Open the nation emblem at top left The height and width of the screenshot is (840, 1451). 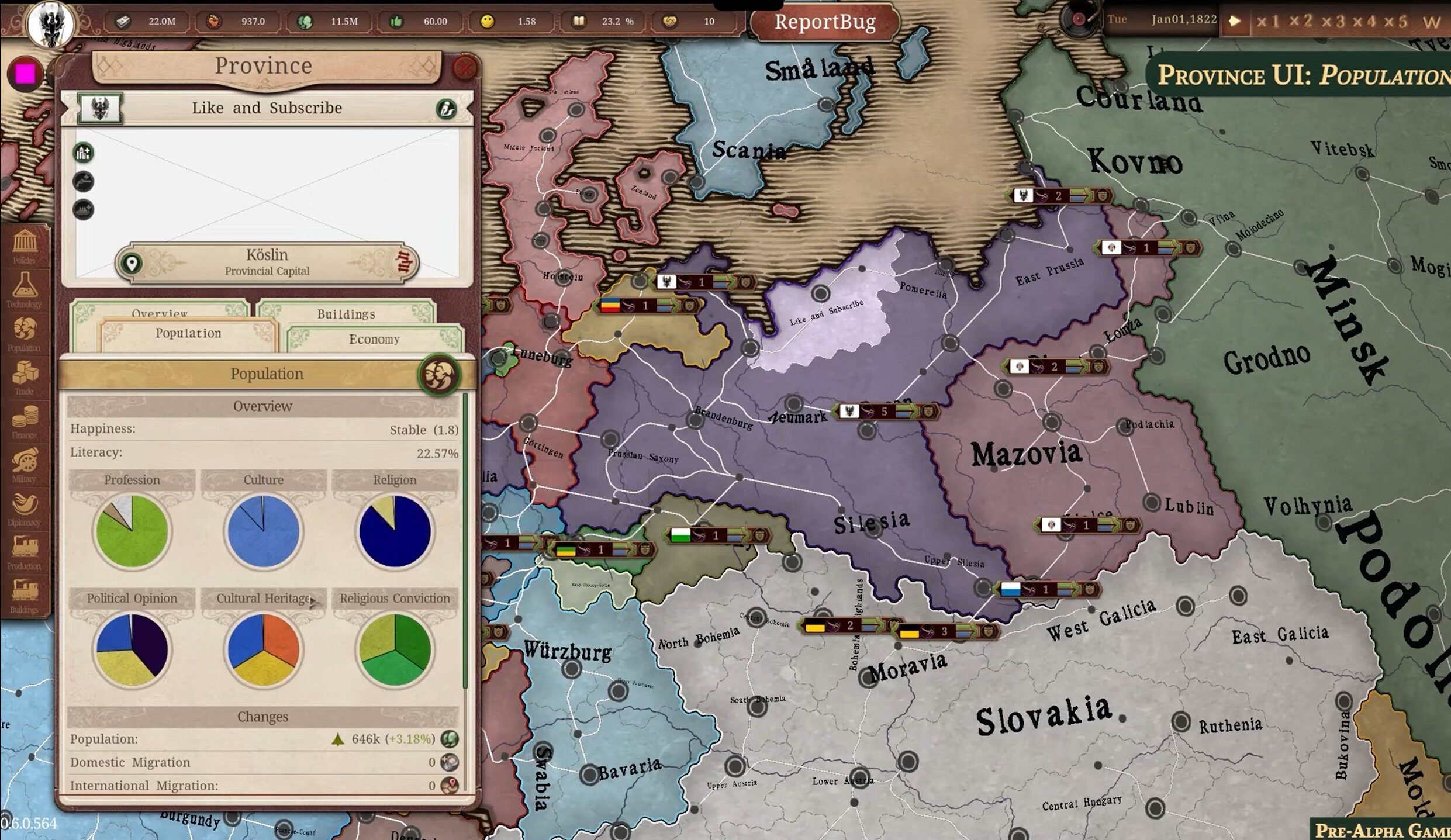click(x=51, y=23)
